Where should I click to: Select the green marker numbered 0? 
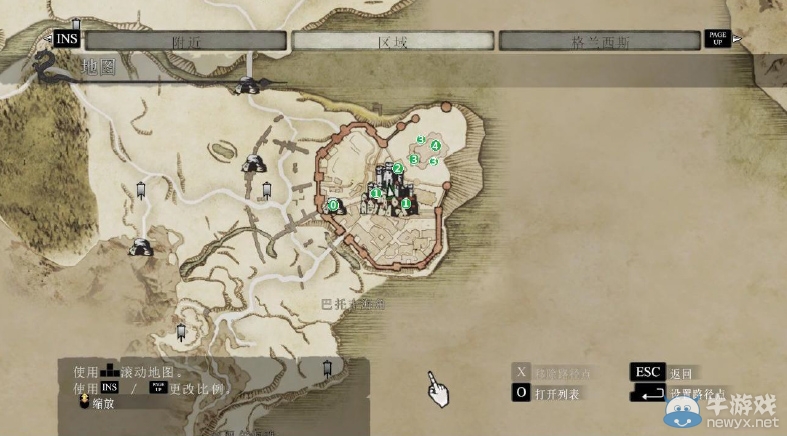[x=334, y=204]
